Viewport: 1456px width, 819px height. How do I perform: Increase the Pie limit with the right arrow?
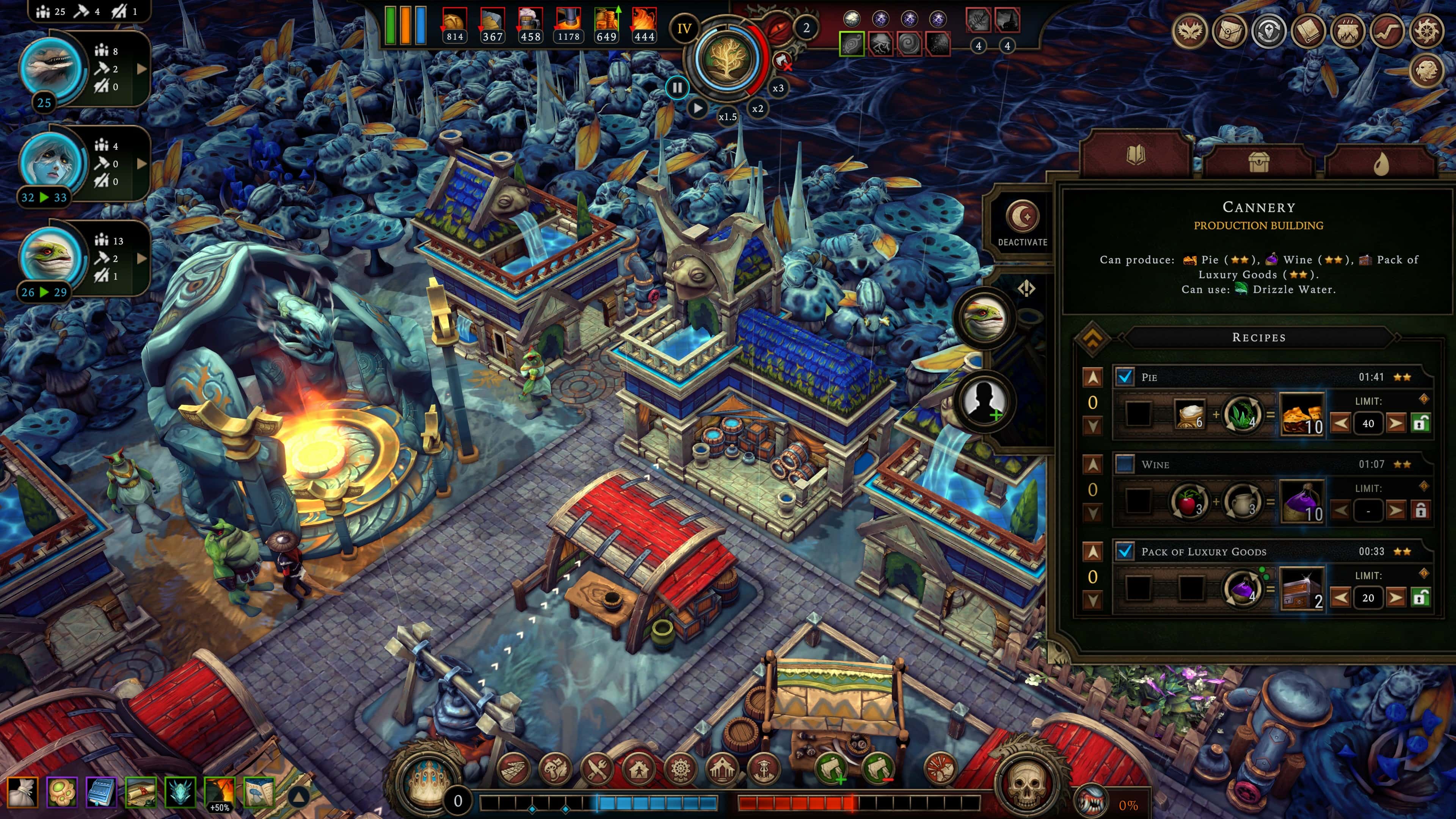pos(1396,424)
